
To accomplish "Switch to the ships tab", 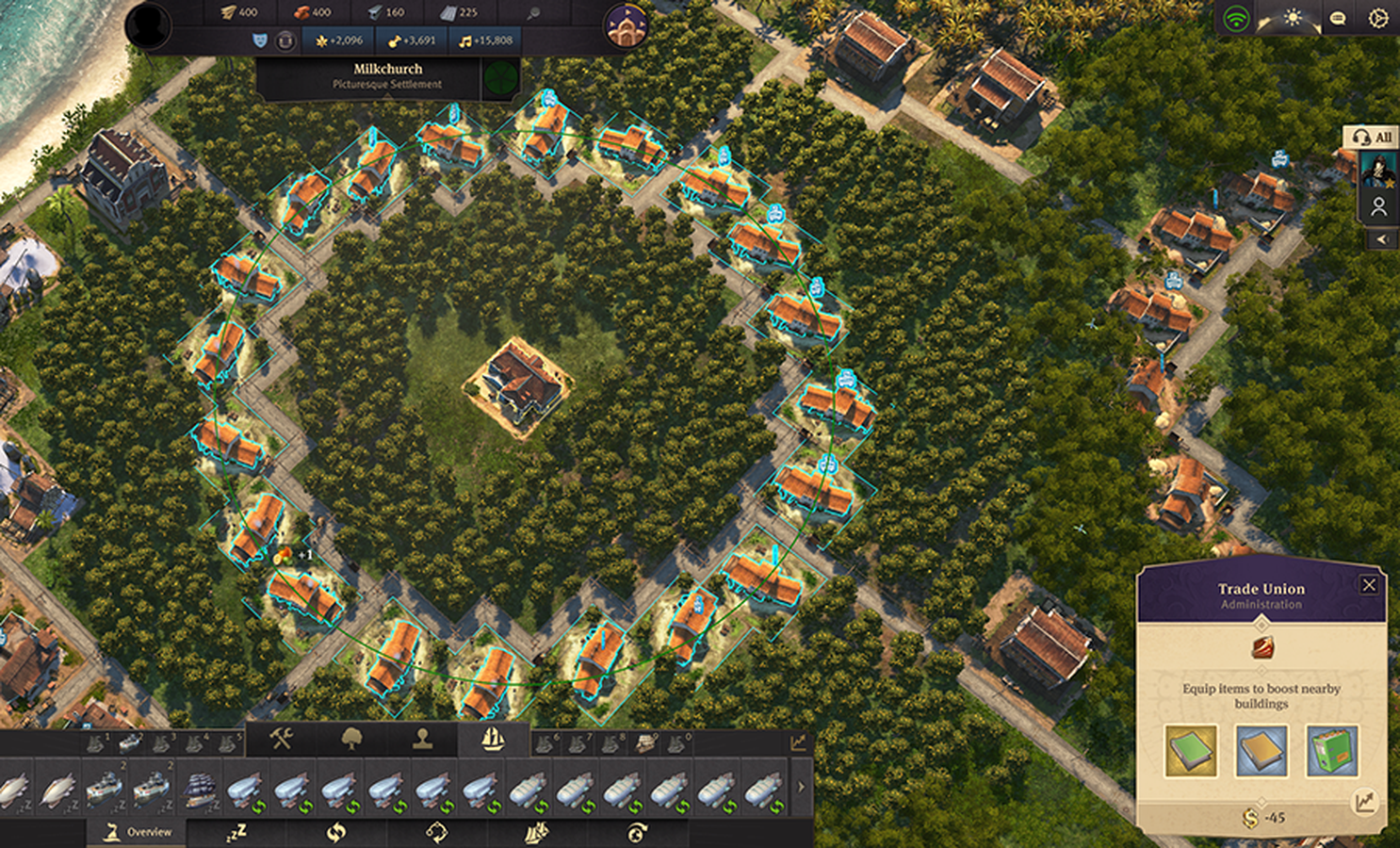I will [493, 740].
